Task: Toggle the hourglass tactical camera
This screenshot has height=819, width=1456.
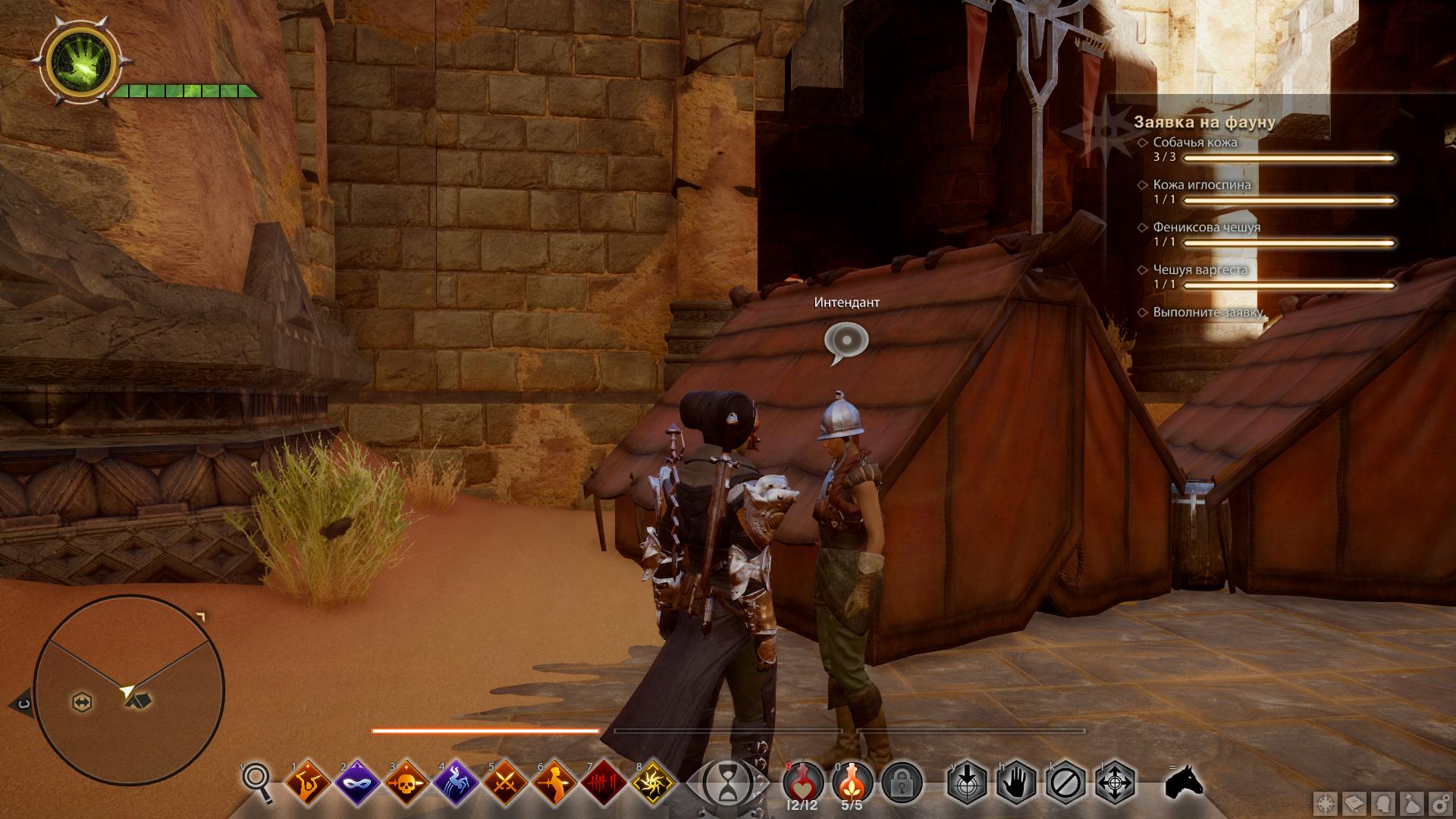Action: click(x=727, y=782)
